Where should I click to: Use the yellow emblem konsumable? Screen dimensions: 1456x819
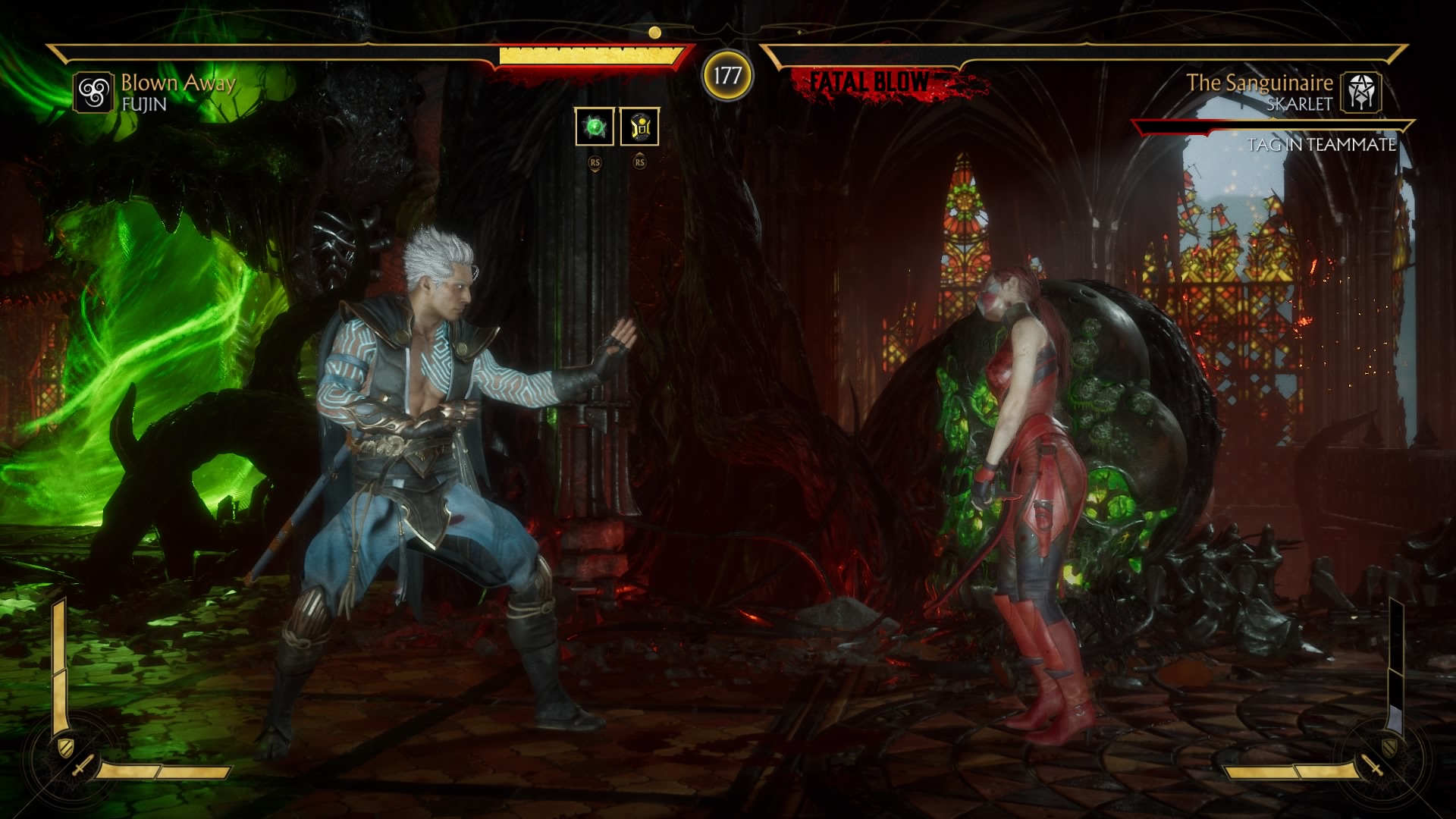(639, 126)
